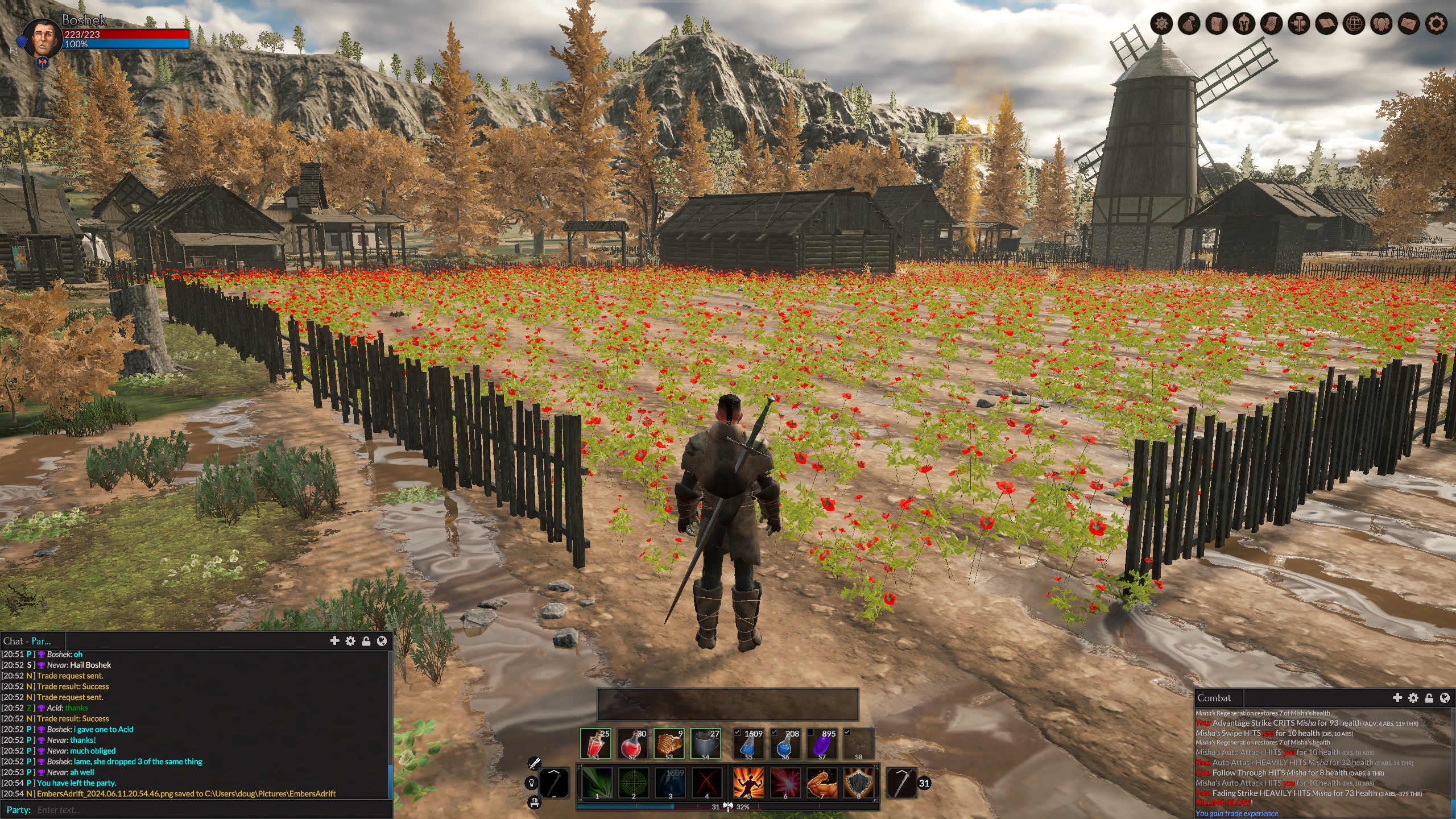Activate the flexed arm ability in slot 7
The height and width of the screenshot is (819, 1456).
click(x=822, y=783)
